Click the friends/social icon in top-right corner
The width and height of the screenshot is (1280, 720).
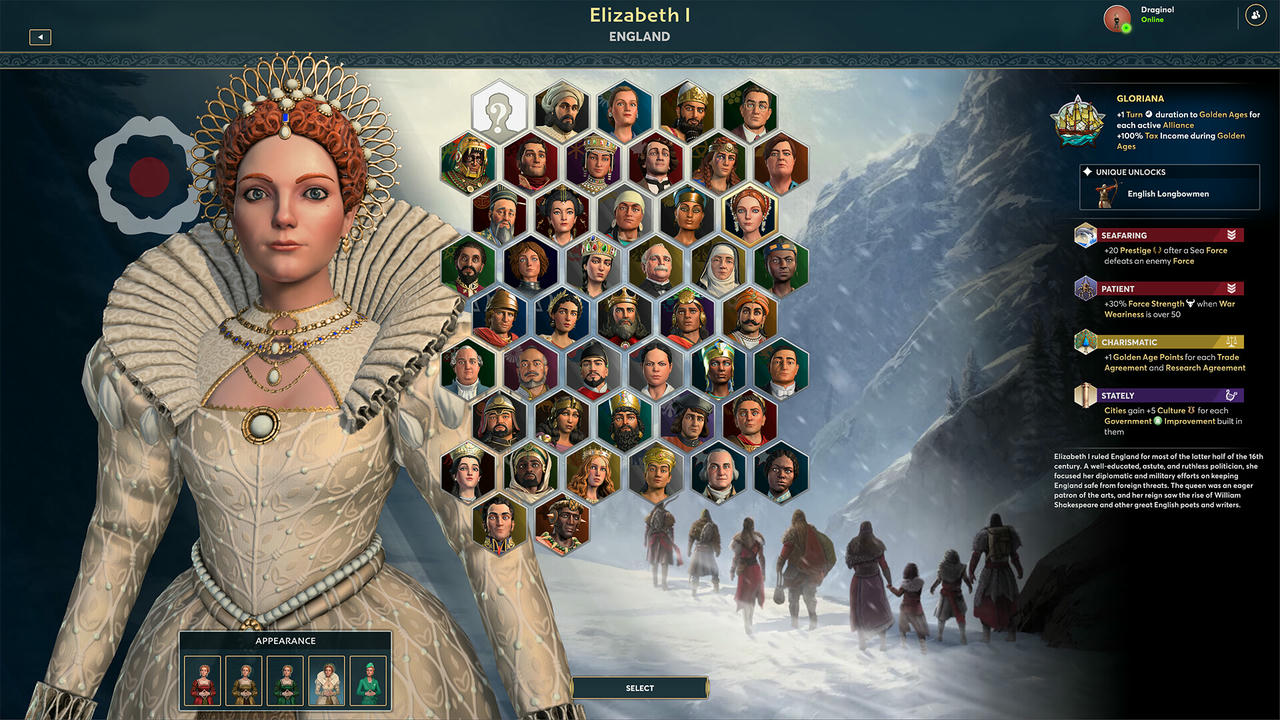(x=1255, y=16)
